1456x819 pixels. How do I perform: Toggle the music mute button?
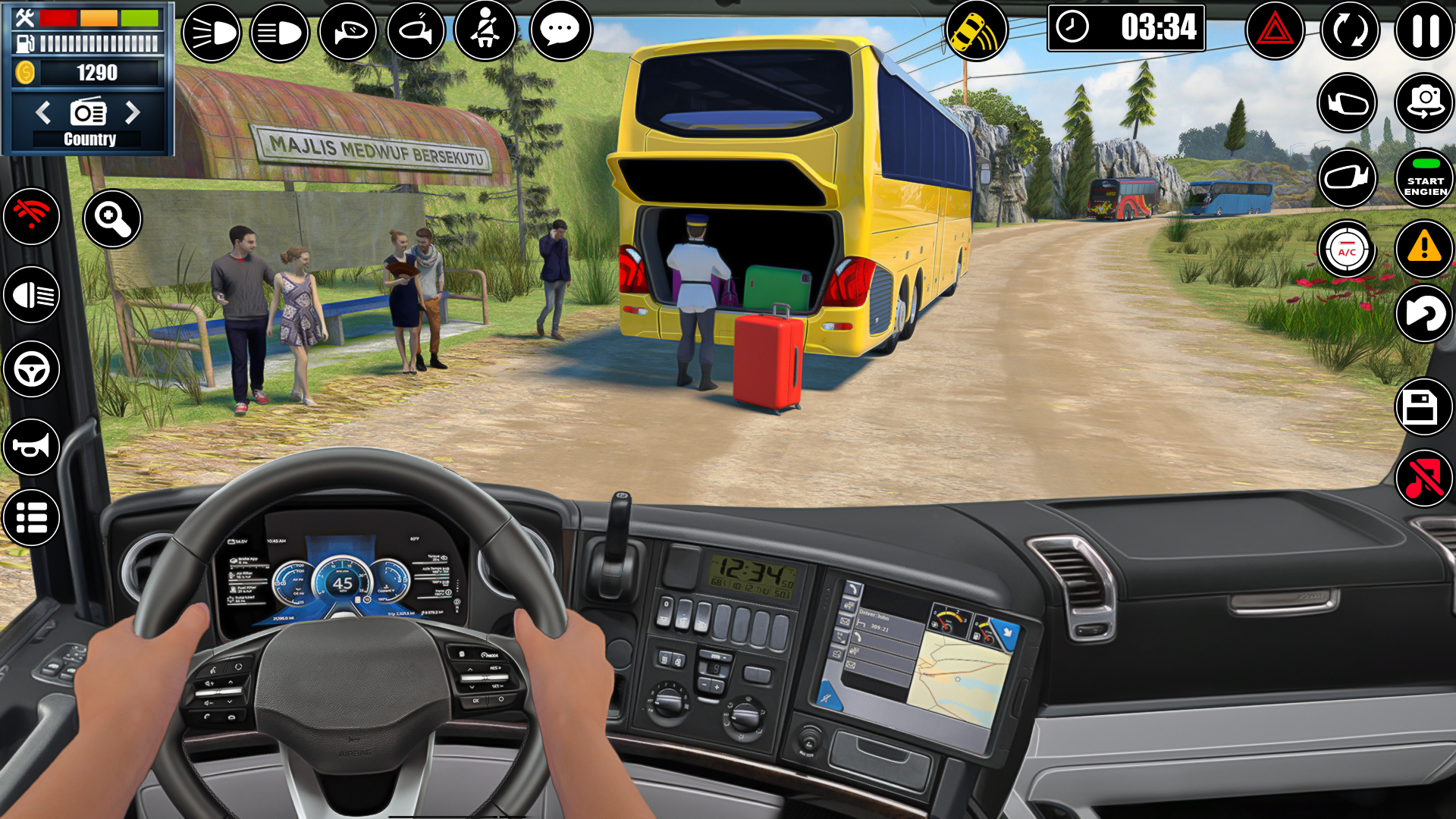coord(1423,478)
